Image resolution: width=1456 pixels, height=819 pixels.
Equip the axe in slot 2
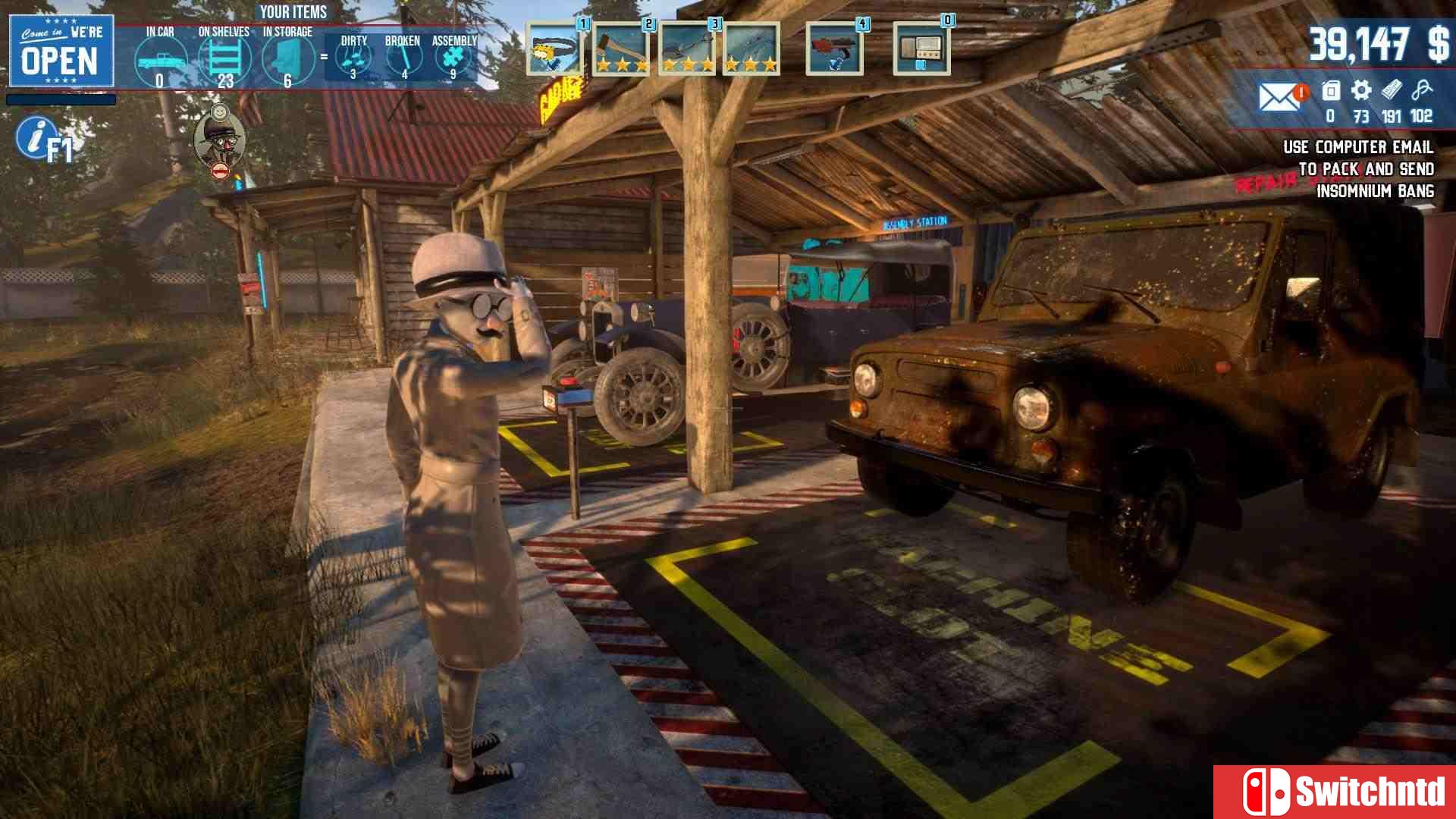(621, 49)
